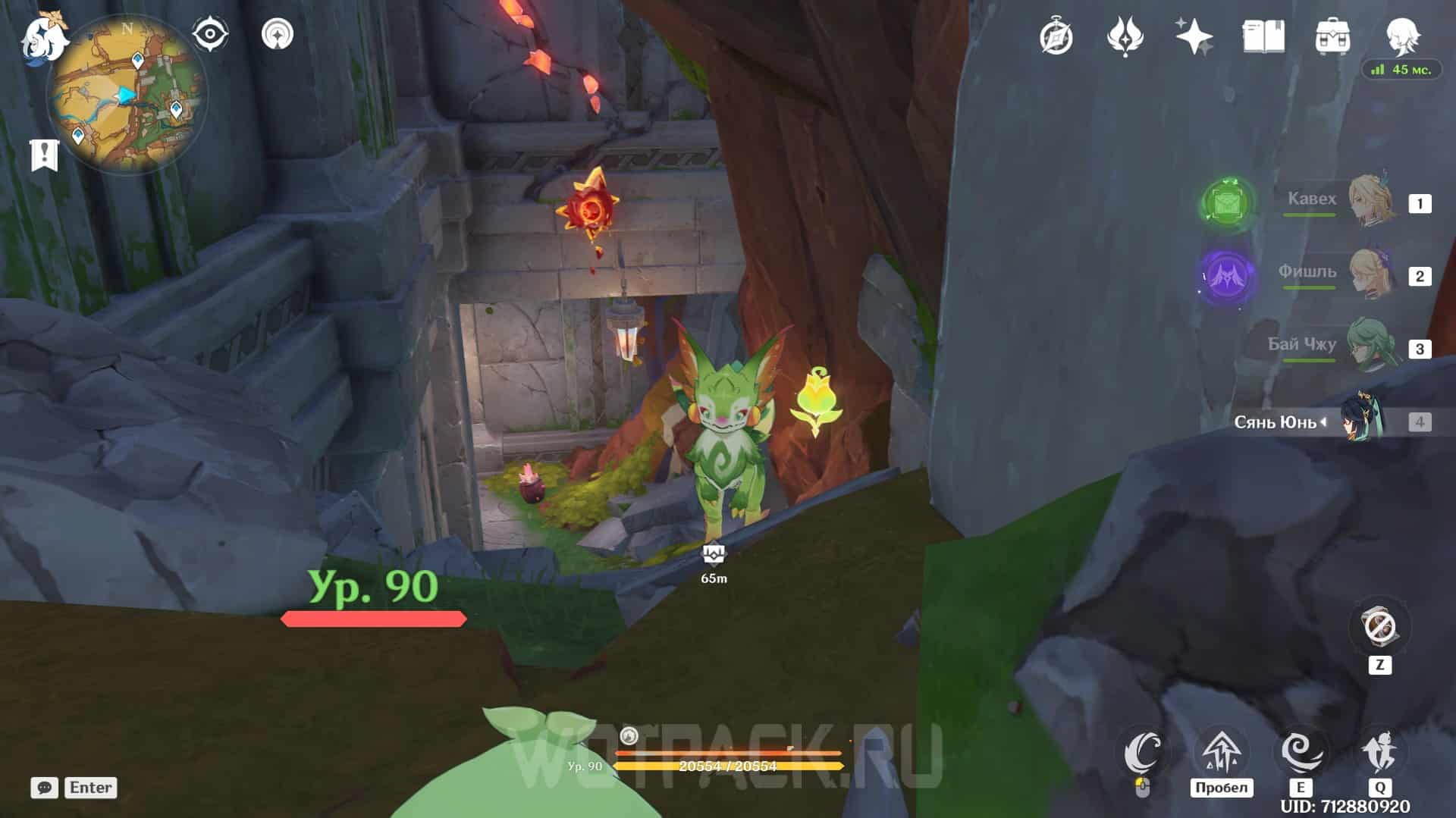The image size is (1456, 818).
Task: Trigger the elemental burst icon
Action: (1379, 752)
